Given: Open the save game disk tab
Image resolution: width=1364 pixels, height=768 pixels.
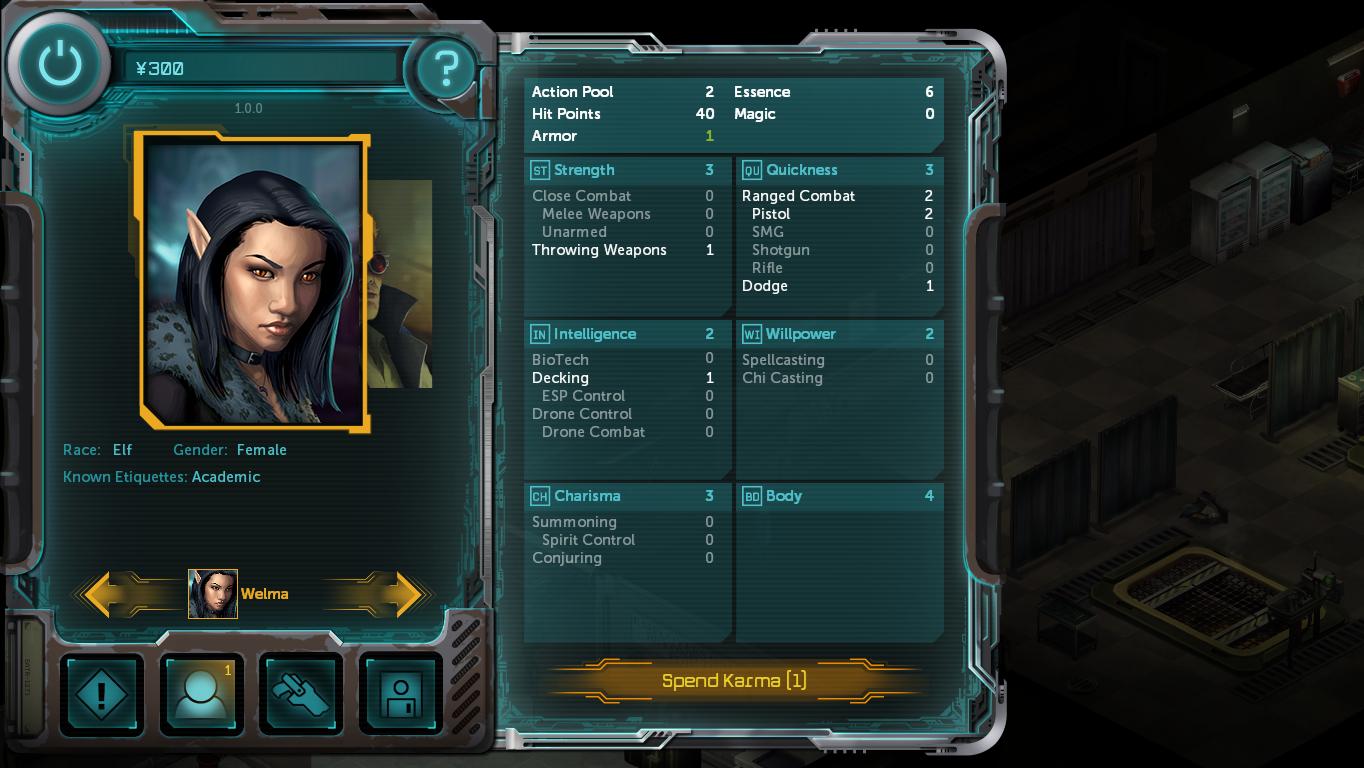Looking at the screenshot, I should tap(400, 693).
